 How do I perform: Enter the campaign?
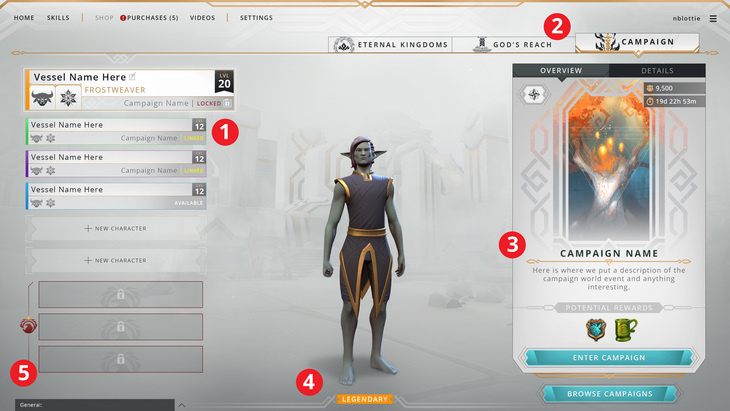click(609, 357)
